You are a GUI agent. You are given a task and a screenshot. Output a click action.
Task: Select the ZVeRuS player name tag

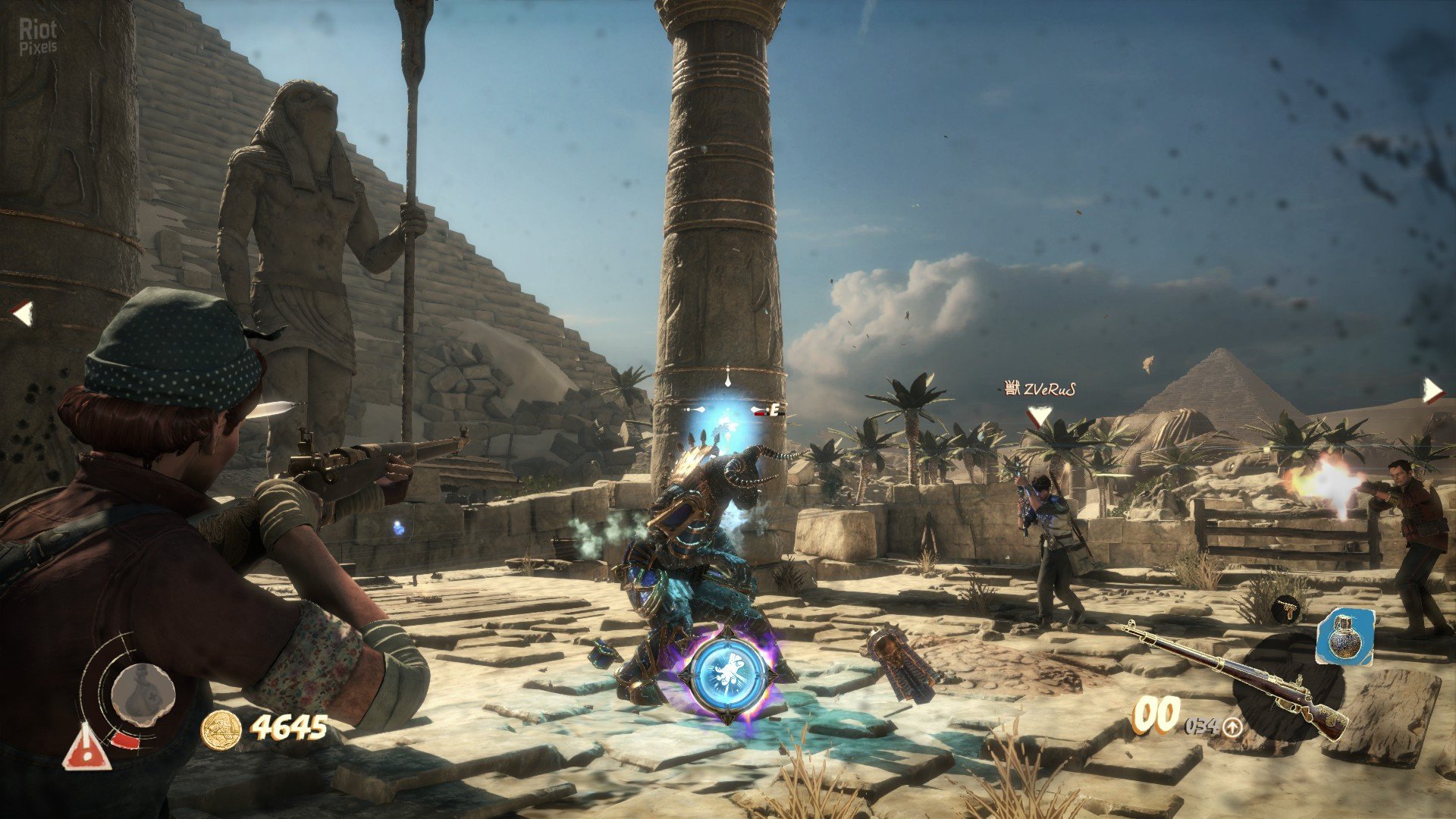coord(1040,390)
